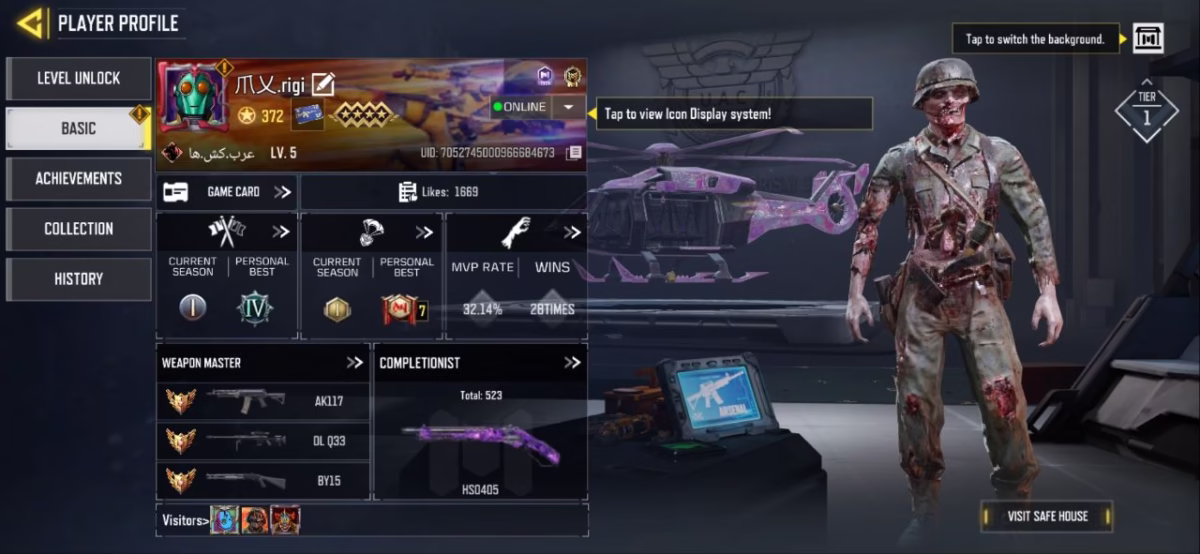Open the Game Card section

coord(227,192)
